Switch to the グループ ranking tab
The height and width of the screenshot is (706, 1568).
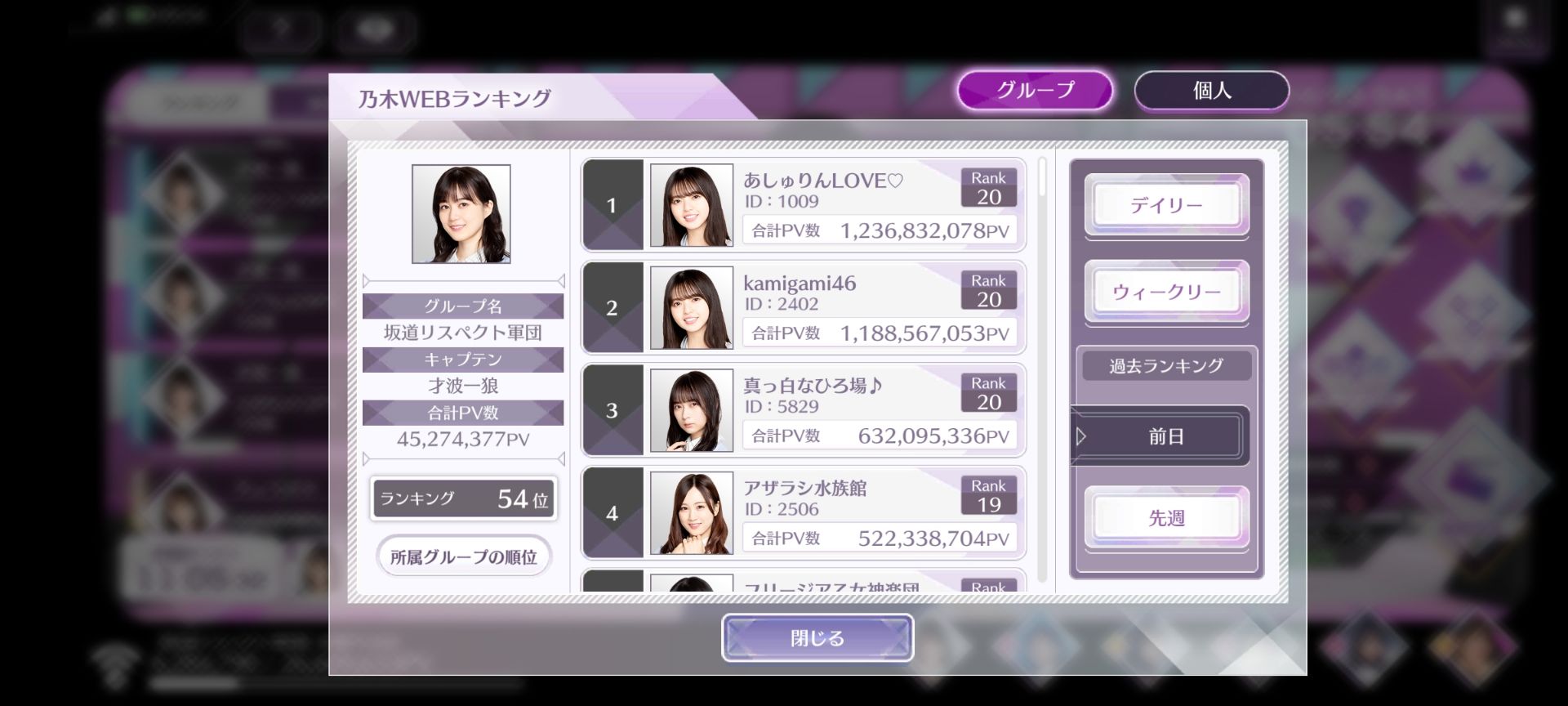coord(1035,90)
